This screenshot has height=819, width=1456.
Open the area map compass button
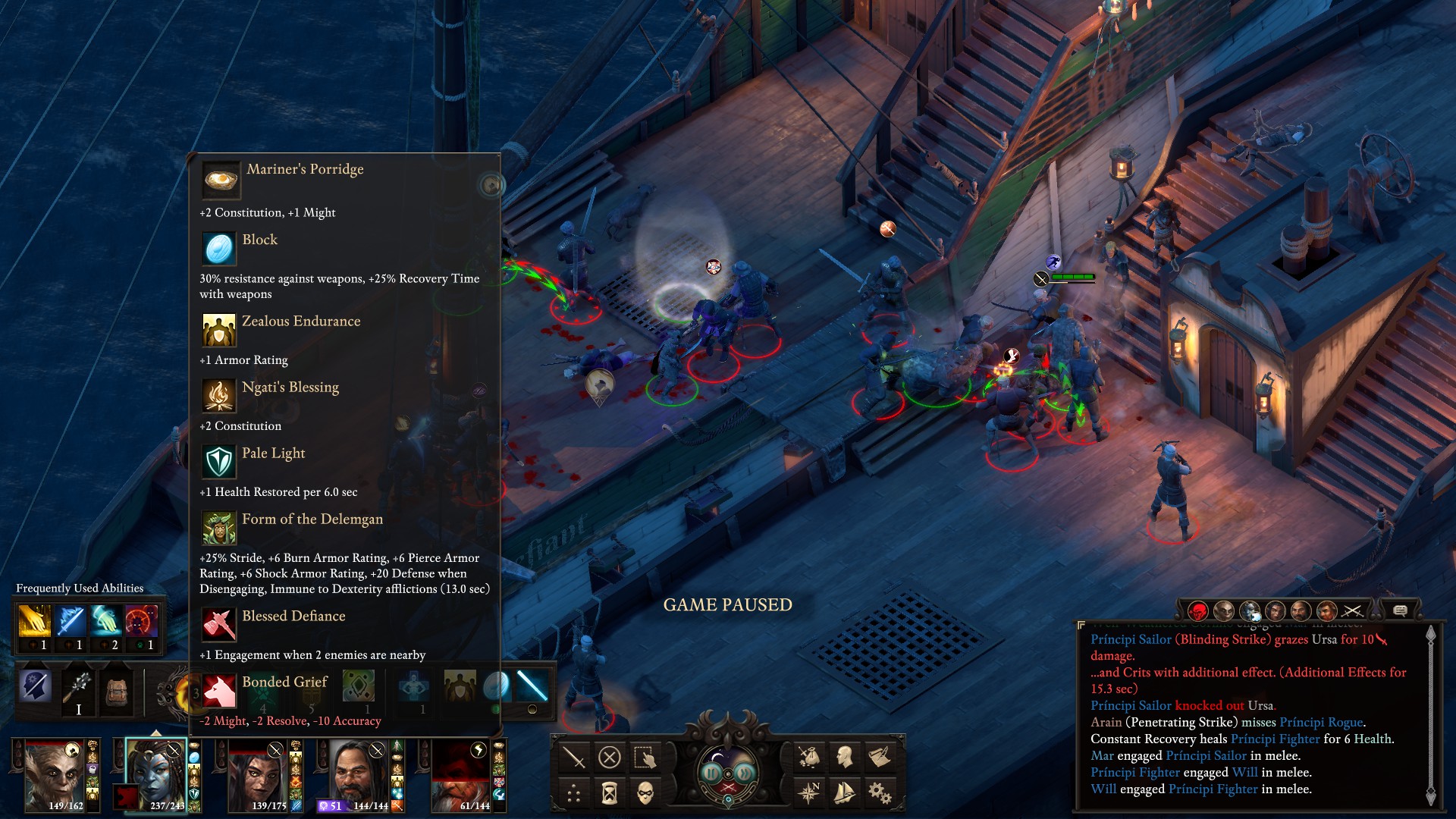[x=809, y=793]
